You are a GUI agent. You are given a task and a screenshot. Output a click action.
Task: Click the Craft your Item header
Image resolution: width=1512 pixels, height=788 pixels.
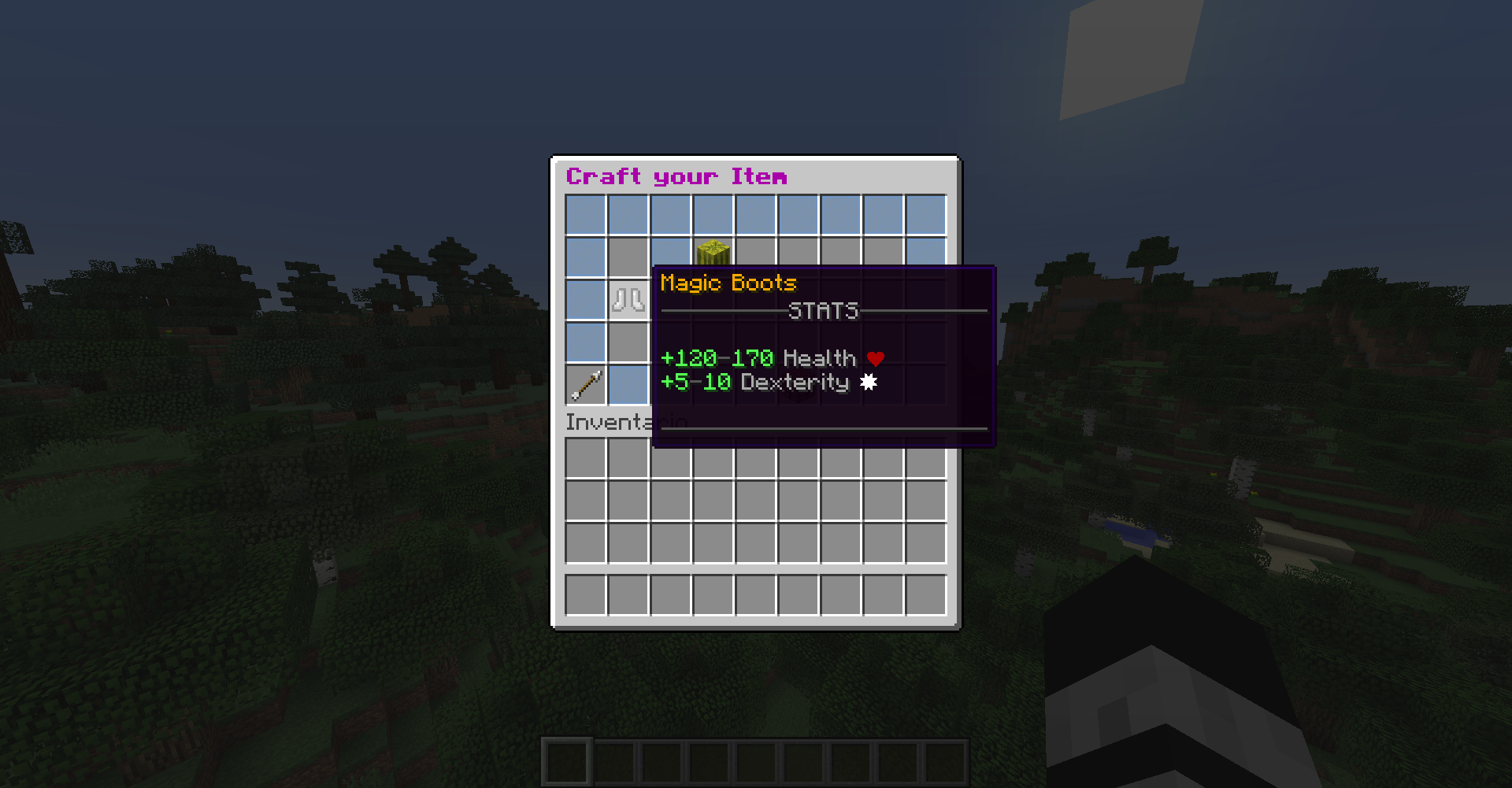coord(677,176)
